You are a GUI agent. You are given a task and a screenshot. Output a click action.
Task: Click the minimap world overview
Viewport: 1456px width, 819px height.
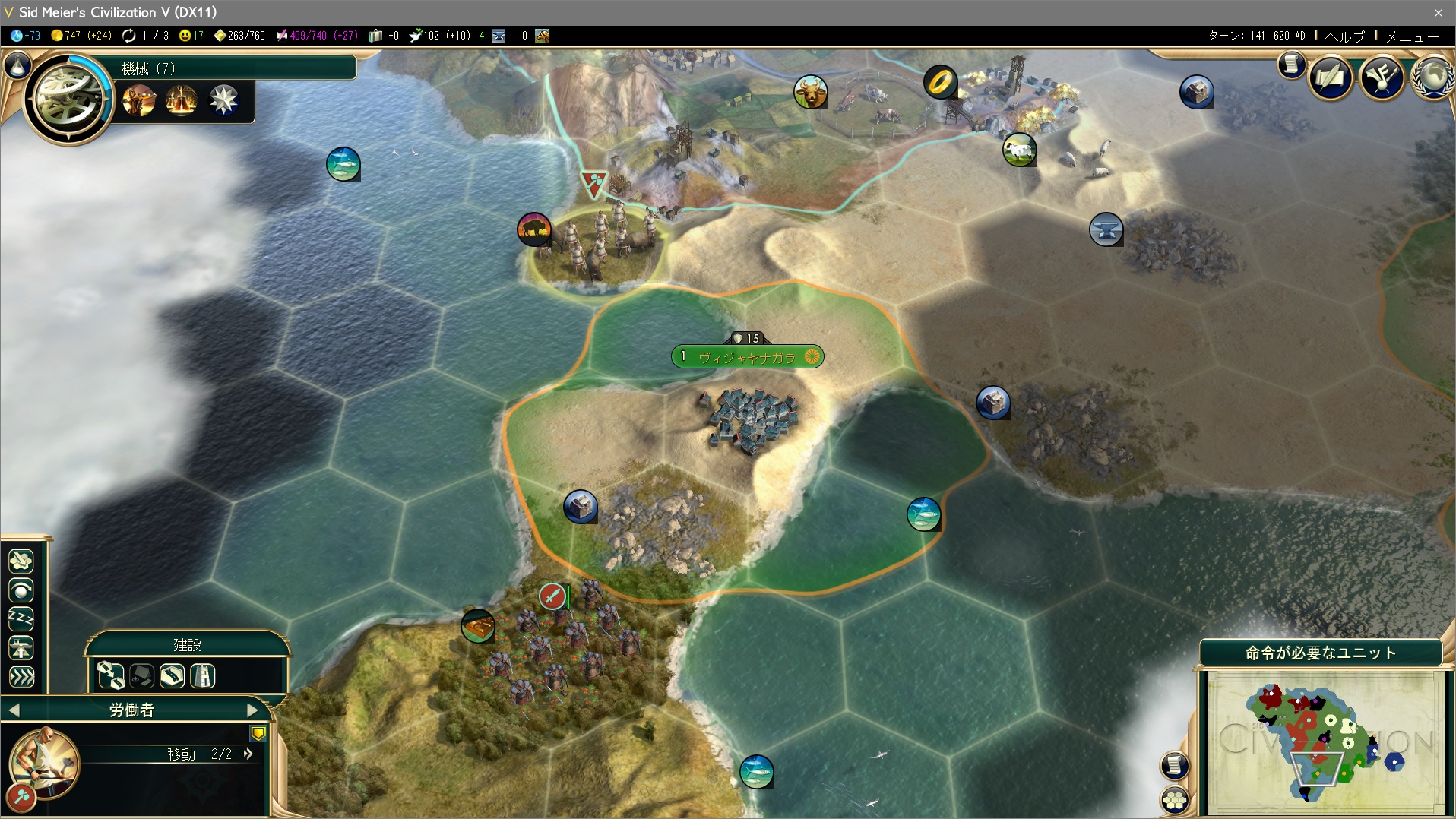[1325, 742]
